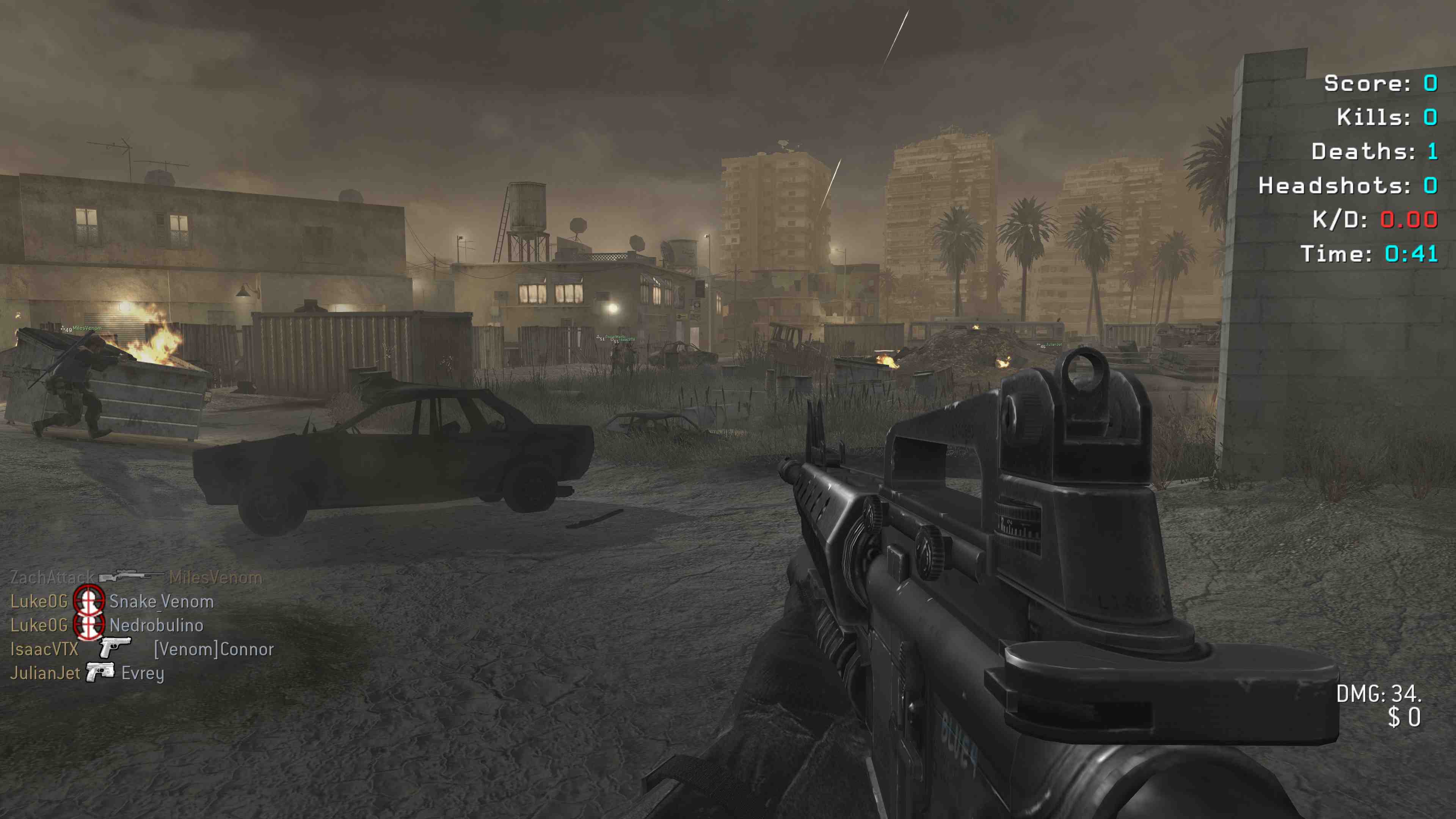
Task: Select the ZachAttack name in the killfeed
Action: click(x=52, y=577)
